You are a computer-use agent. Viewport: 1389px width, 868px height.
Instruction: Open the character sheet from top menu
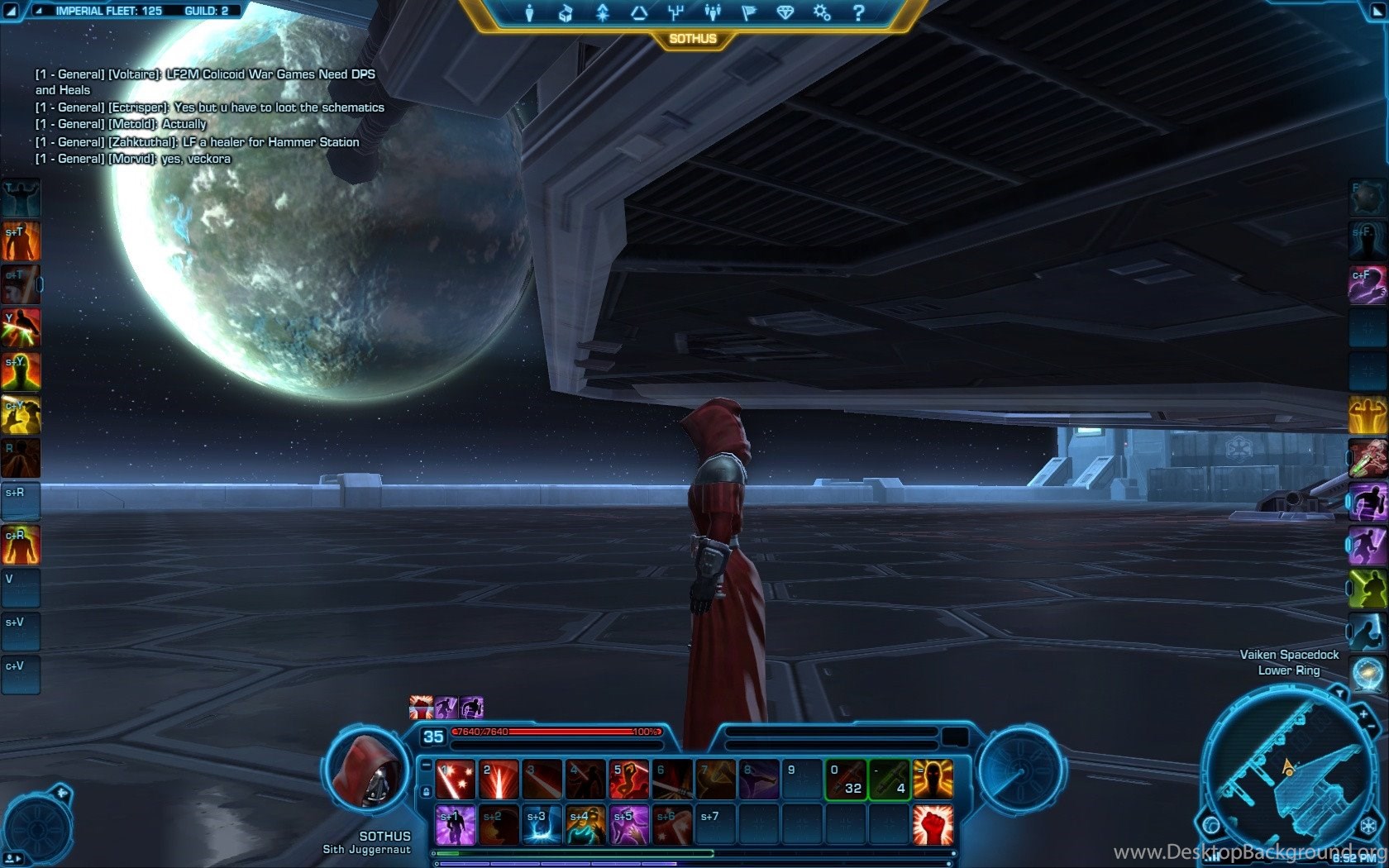click(x=529, y=13)
